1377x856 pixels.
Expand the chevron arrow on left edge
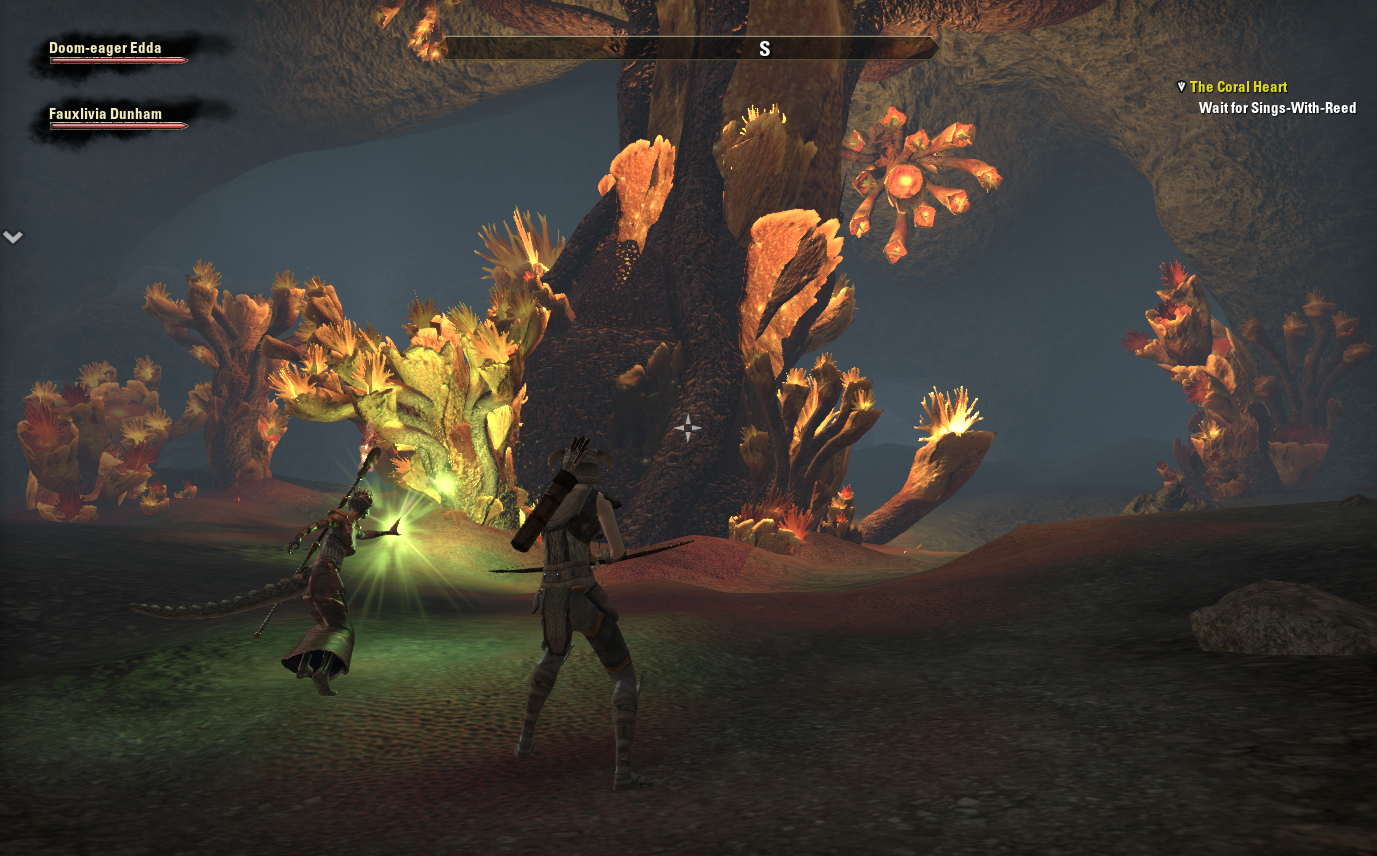[13, 237]
